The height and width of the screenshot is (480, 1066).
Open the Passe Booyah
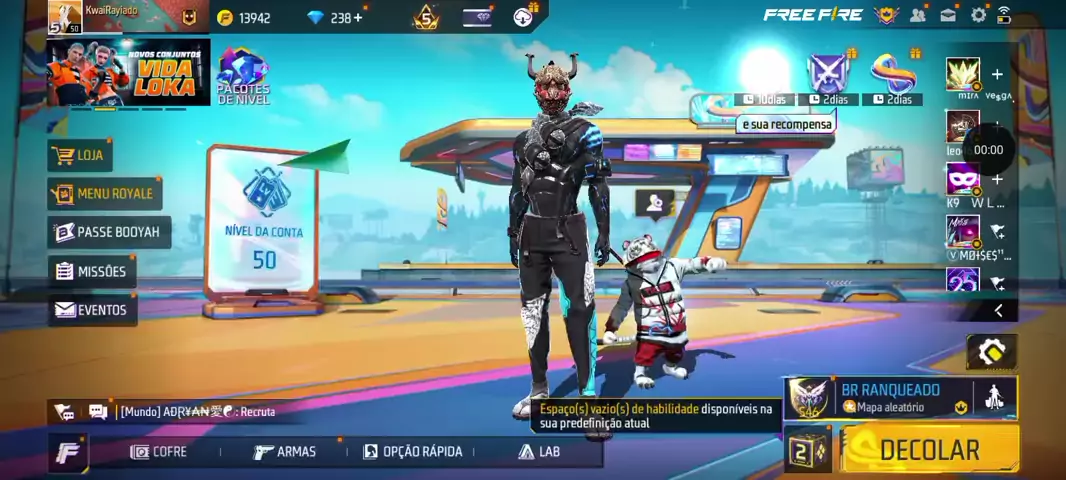click(108, 232)
